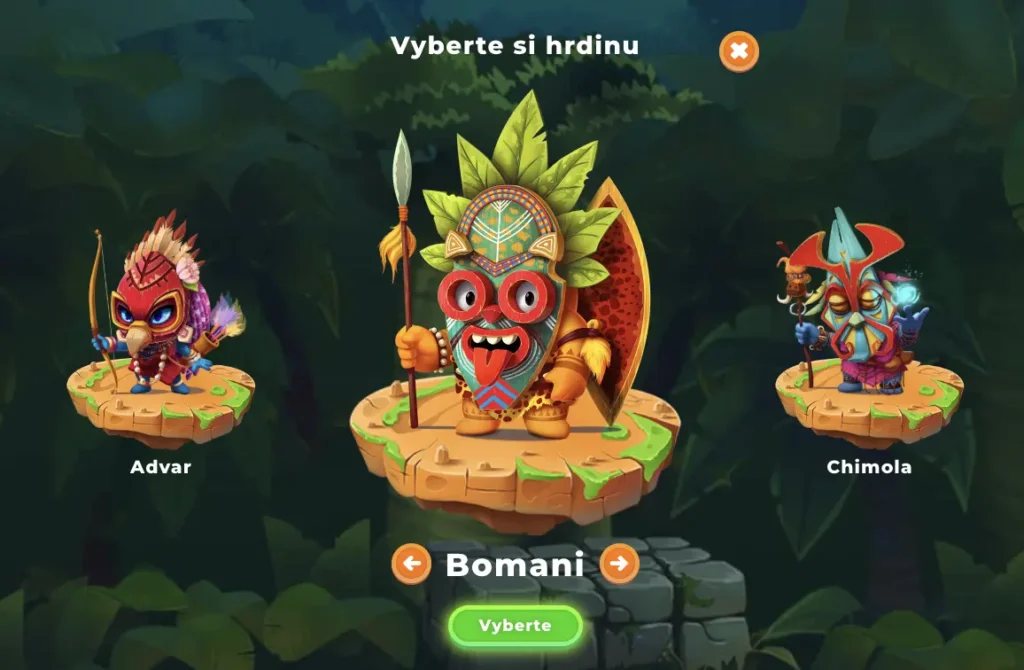Confirm hero with the green Vyberte button

(x=515, y=626)
